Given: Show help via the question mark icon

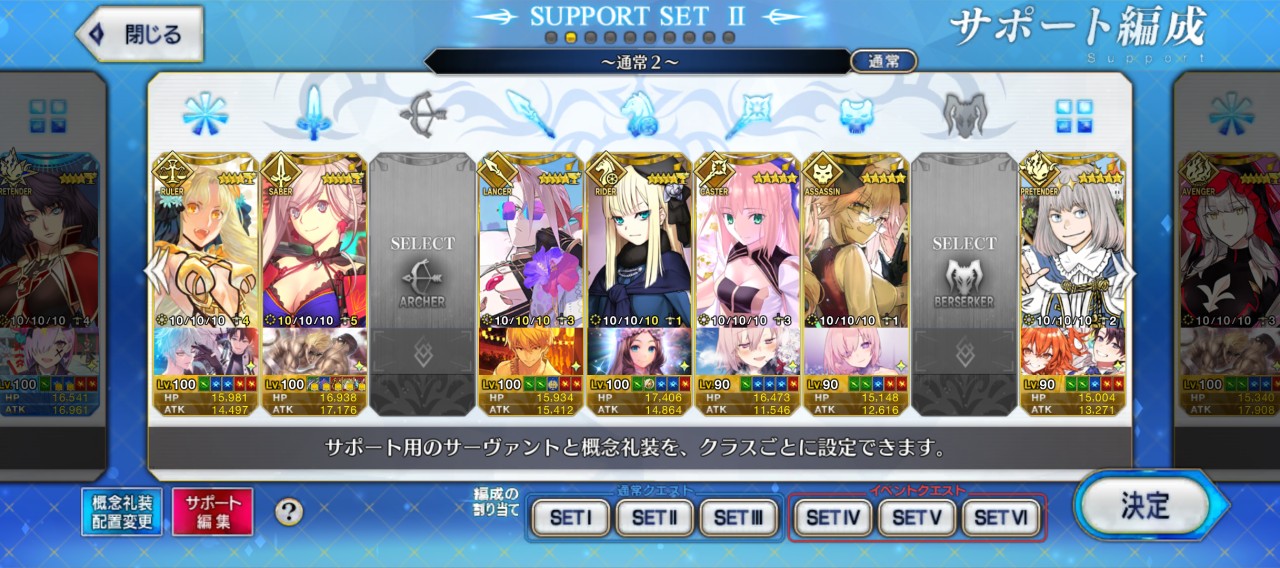Looking at the screenshot, I should click(x=289, y=513).
